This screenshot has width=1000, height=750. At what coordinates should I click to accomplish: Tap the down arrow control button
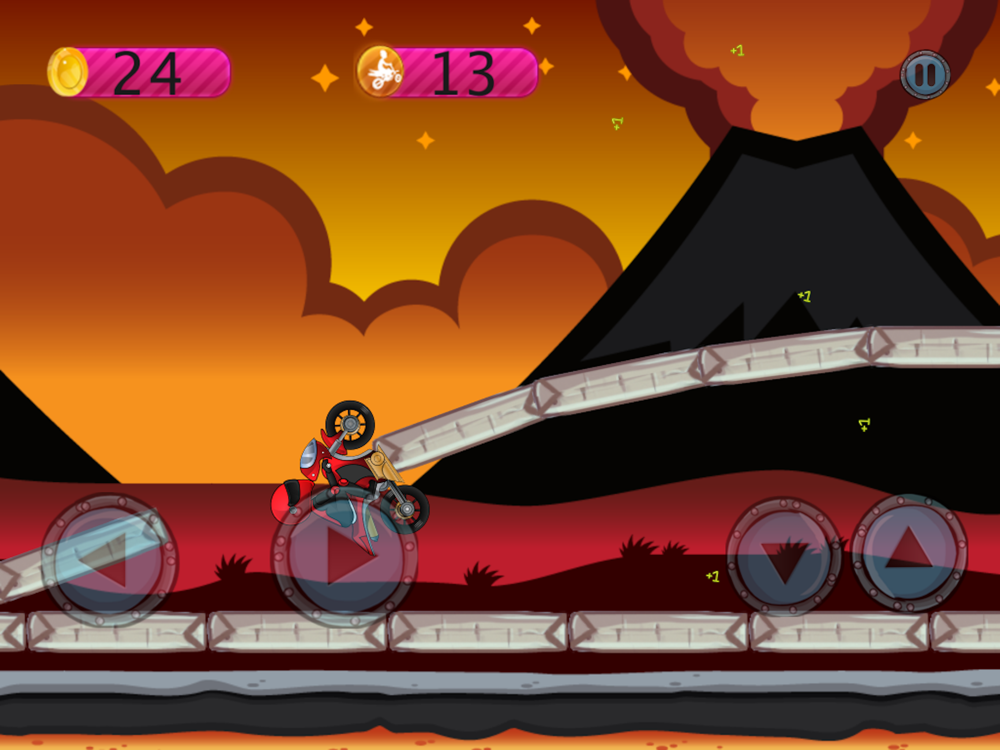coord(784,556)
